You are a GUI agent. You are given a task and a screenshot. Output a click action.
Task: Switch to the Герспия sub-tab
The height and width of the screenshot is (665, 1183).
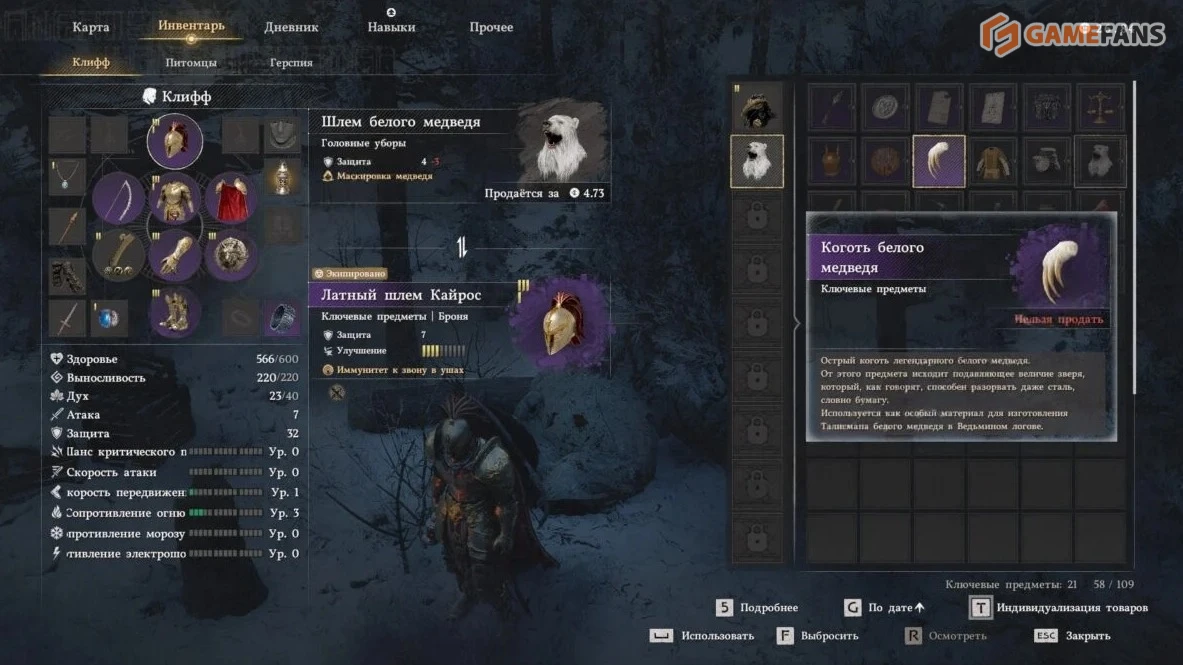pos(291,62)
